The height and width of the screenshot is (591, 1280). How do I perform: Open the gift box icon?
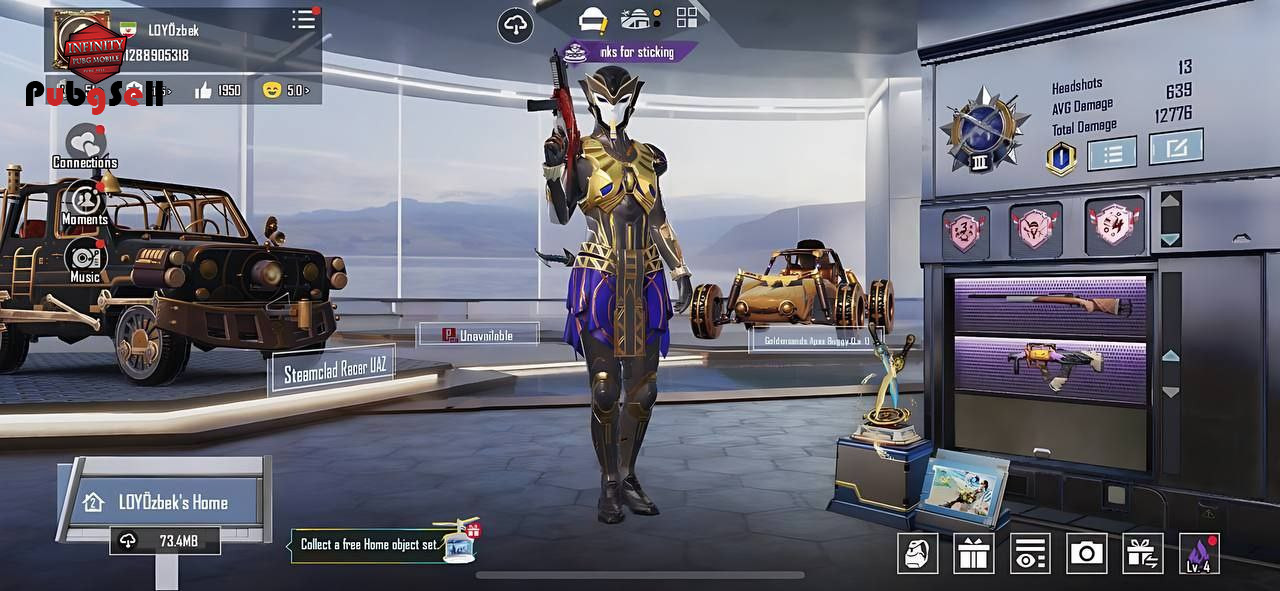pyautogui.click(x=973, y=553)
